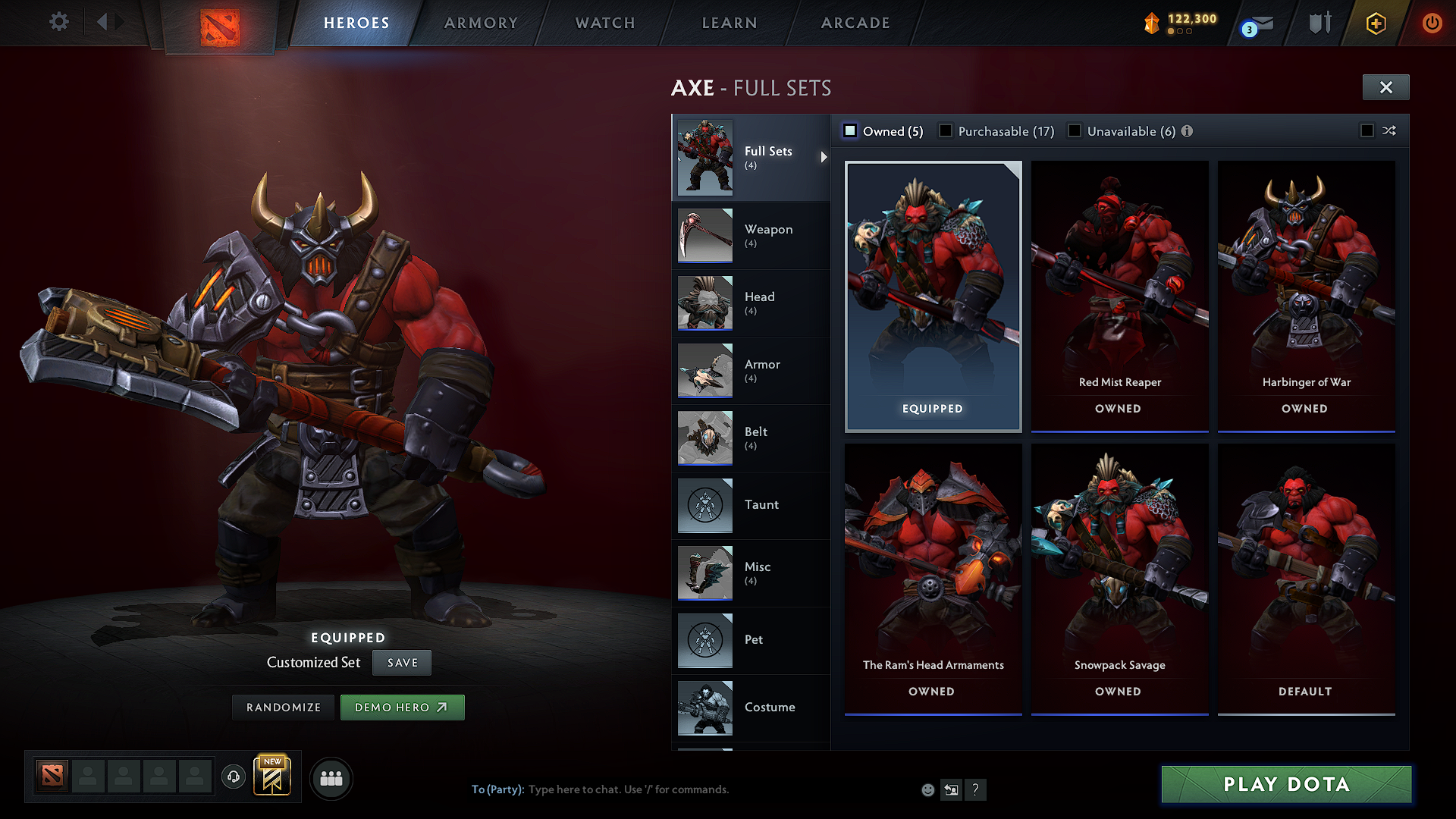Open the Watch tab
1456x819 pixels.
pos(605,23)
